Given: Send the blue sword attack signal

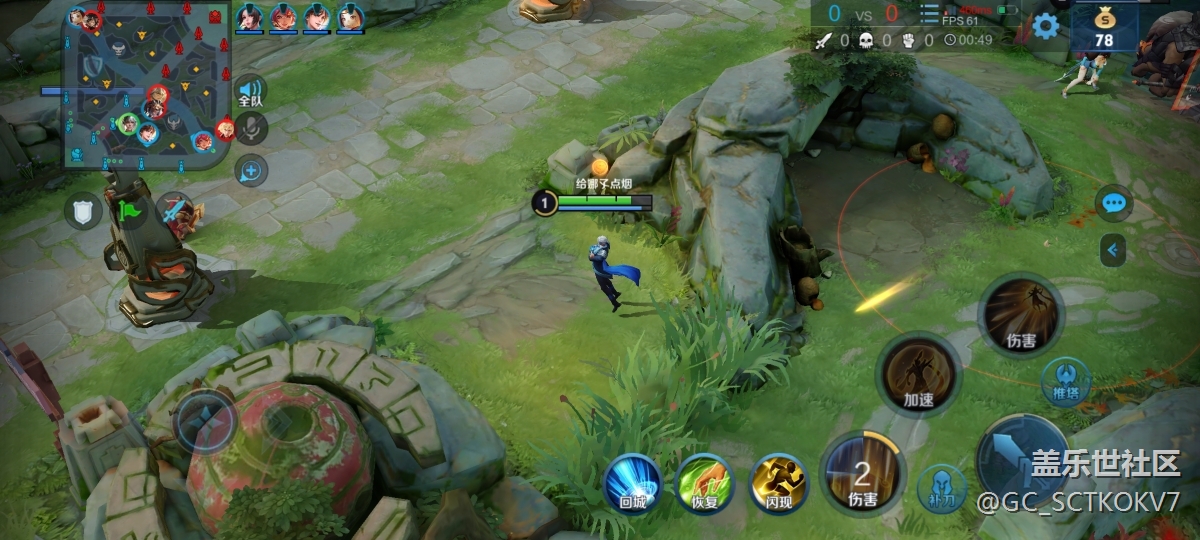Looking at the screenshot, I should tap(176, 211).
